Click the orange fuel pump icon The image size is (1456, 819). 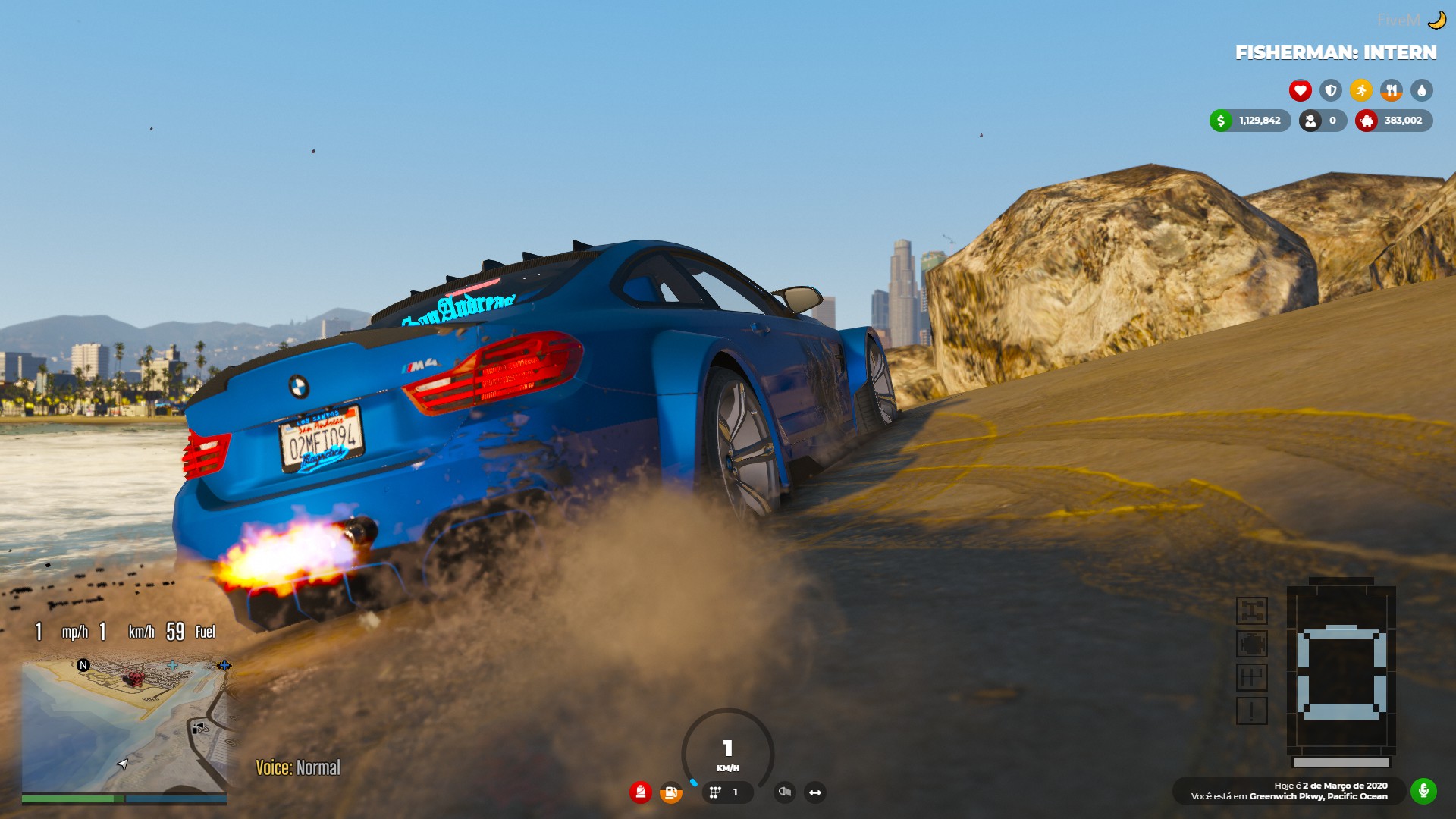click(670, 792)
